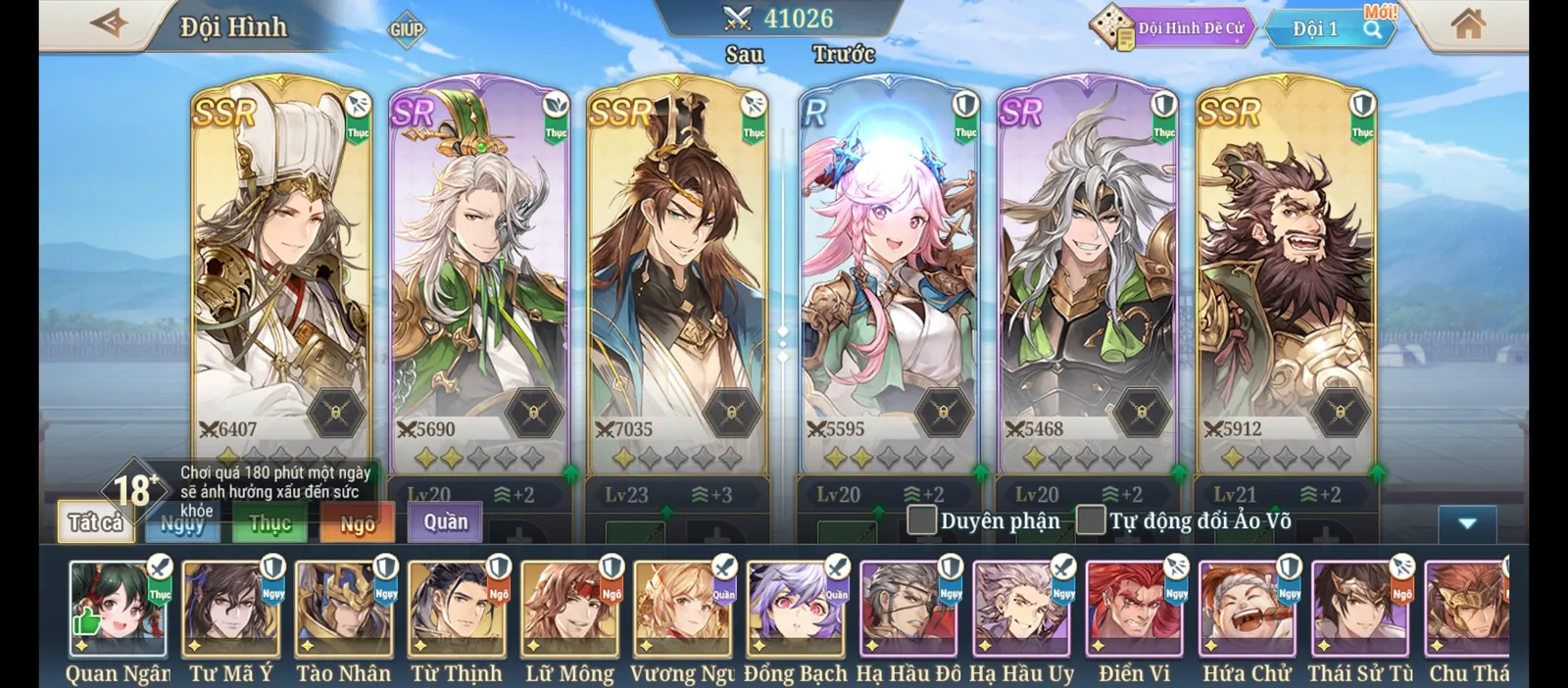This screenshot has height=688, width=1568.
Task: Filter heroes by Thục faction
Action: (269, 523)
